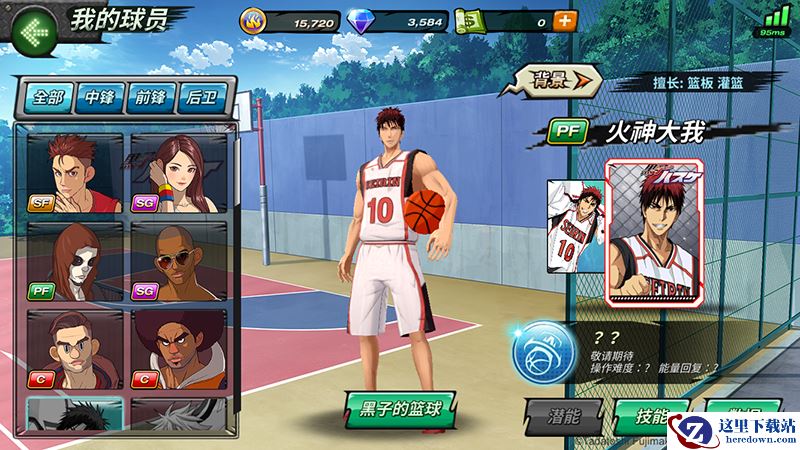The height and width of the screenshot is (450, 800).
Task: Click the 黑子的篮球 series label button
Action: tap(400, 408)
